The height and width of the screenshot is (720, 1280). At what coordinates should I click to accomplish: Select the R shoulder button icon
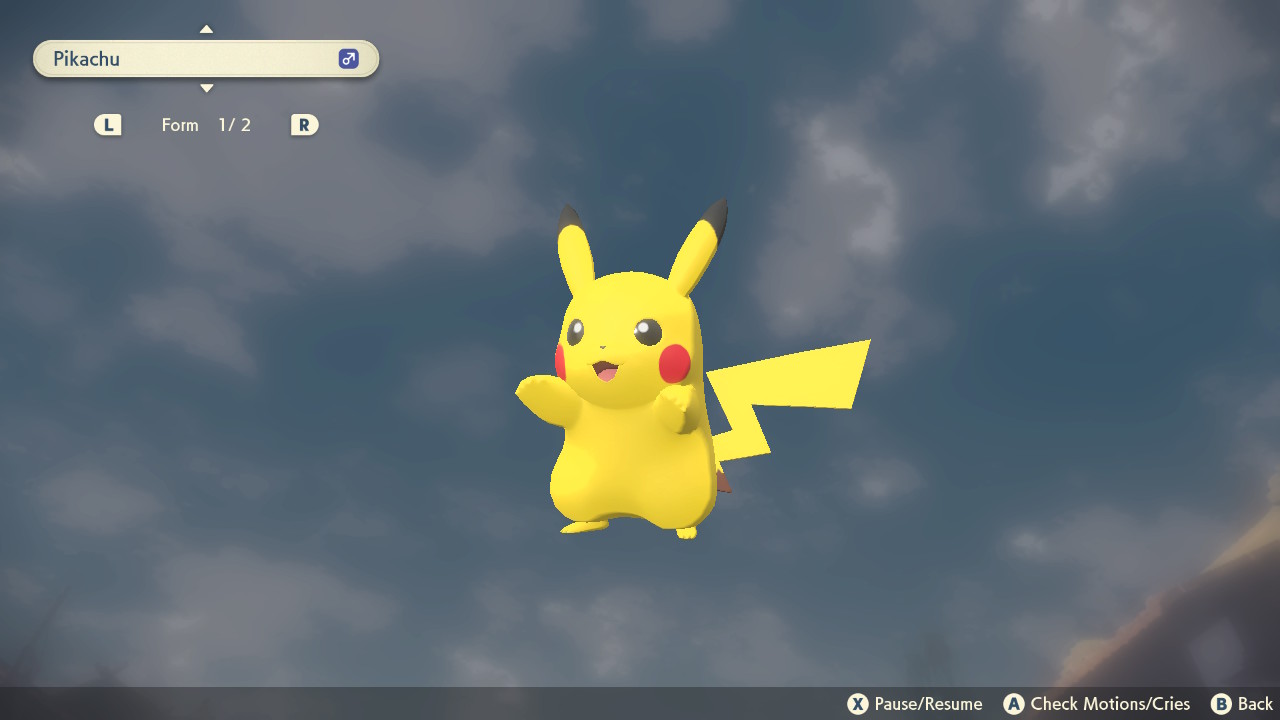(x=304, y=125)
